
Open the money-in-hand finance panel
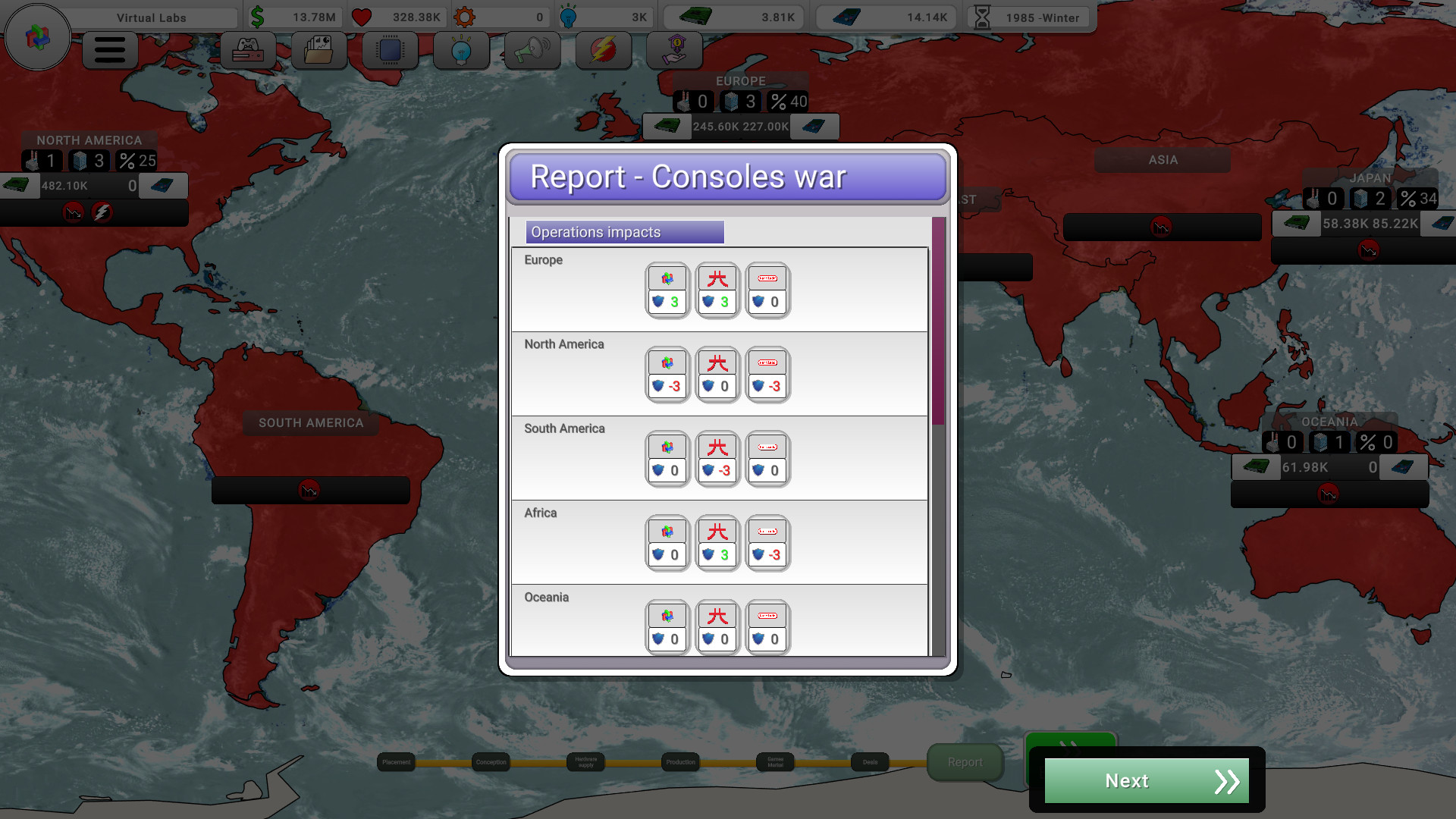click(674, 51)
